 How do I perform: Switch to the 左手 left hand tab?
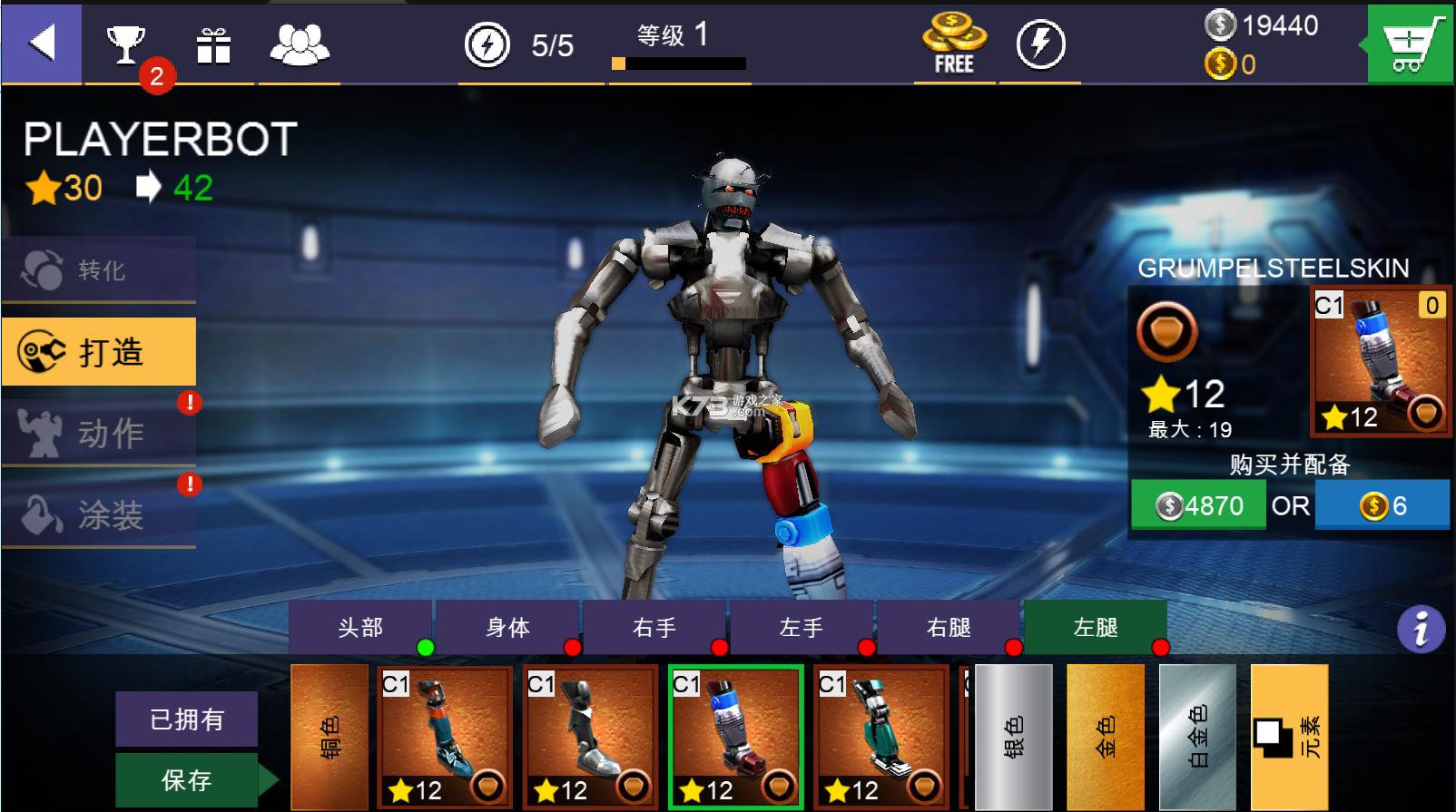coord(802,627)
